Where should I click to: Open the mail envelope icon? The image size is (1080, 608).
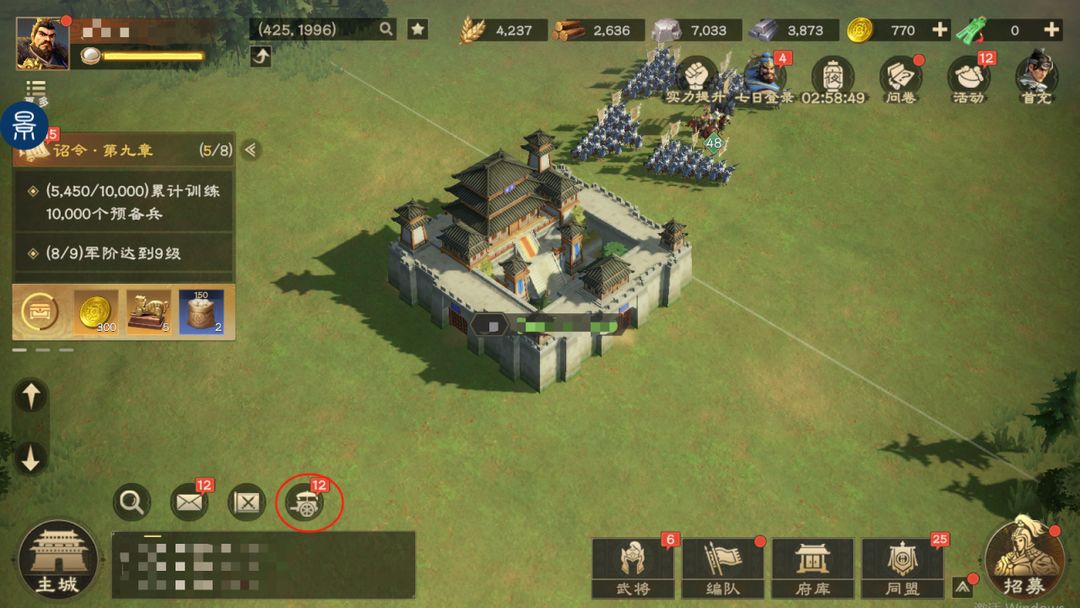(x=189, y=502)
